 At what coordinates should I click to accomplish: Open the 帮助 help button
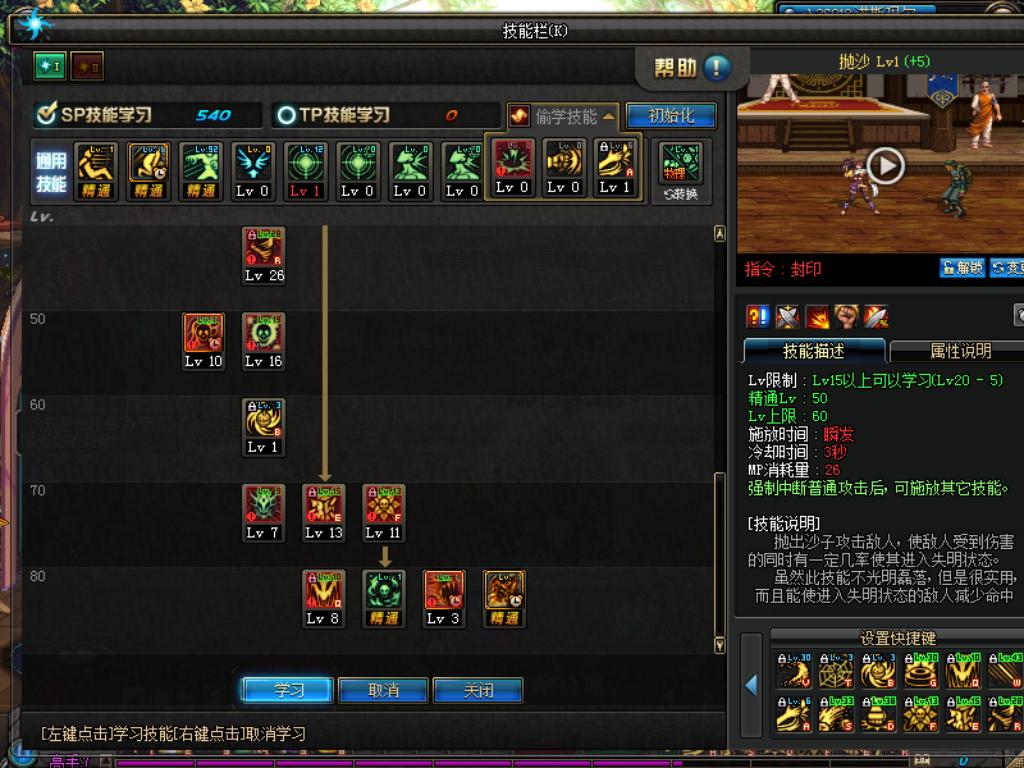pos(692,68)
